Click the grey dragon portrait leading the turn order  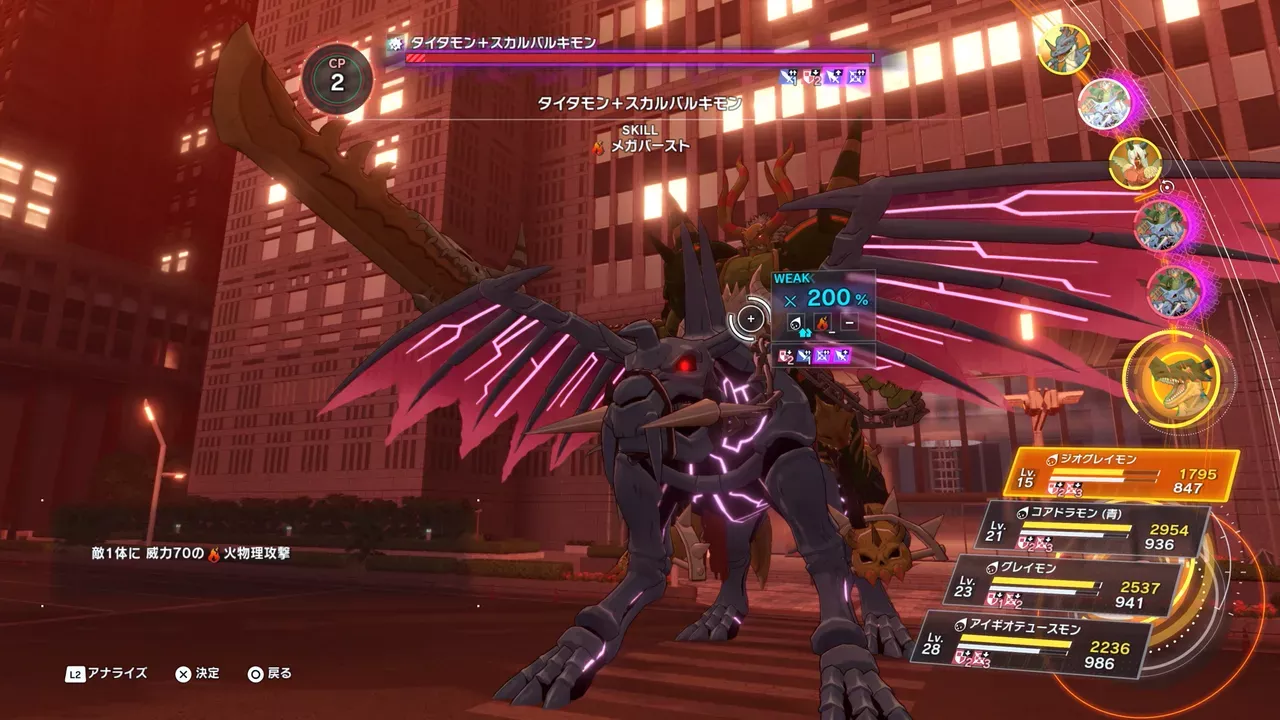click(x=1063, y=49)
